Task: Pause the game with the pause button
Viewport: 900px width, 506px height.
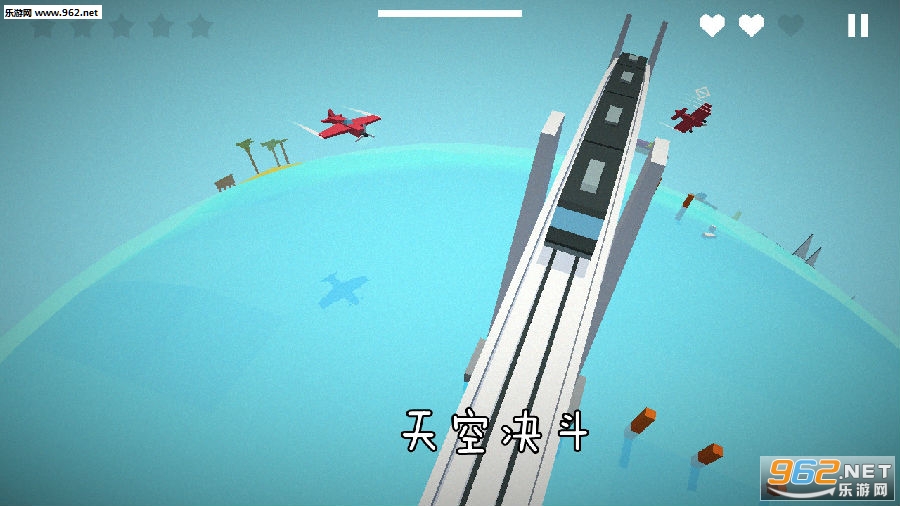Action: coord(857,26)
